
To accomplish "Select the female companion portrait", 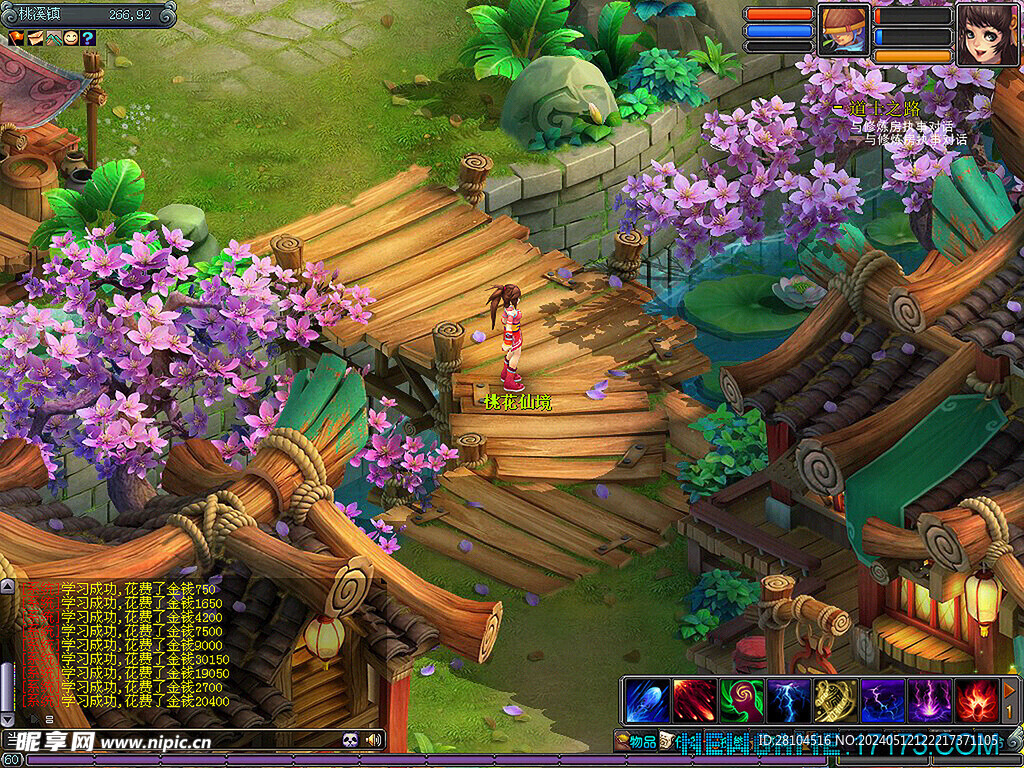I will coord(987,34).
